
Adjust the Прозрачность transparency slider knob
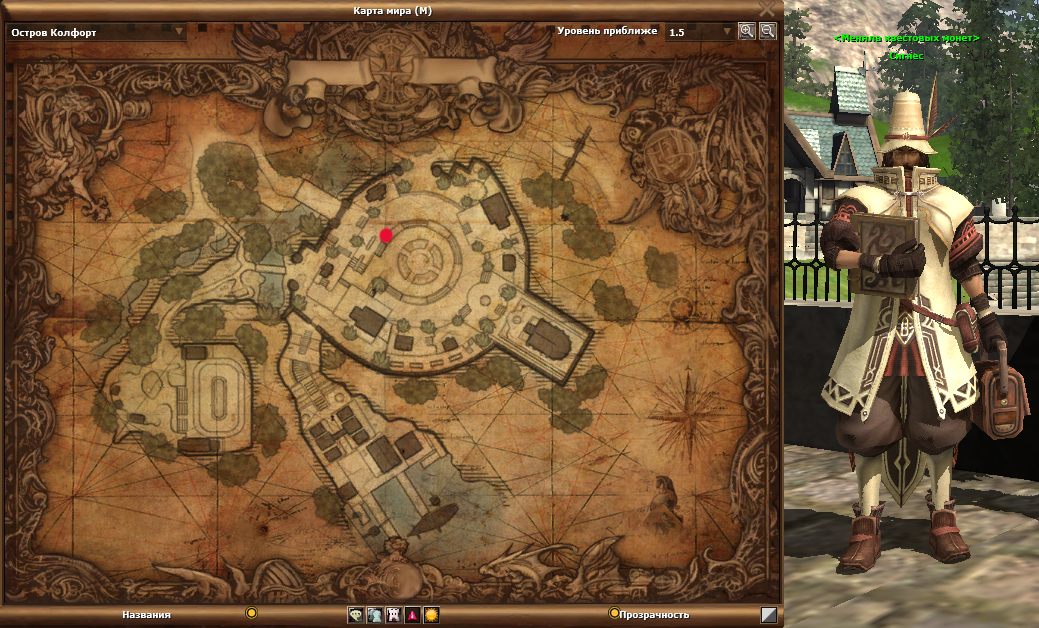click(614, 612)
